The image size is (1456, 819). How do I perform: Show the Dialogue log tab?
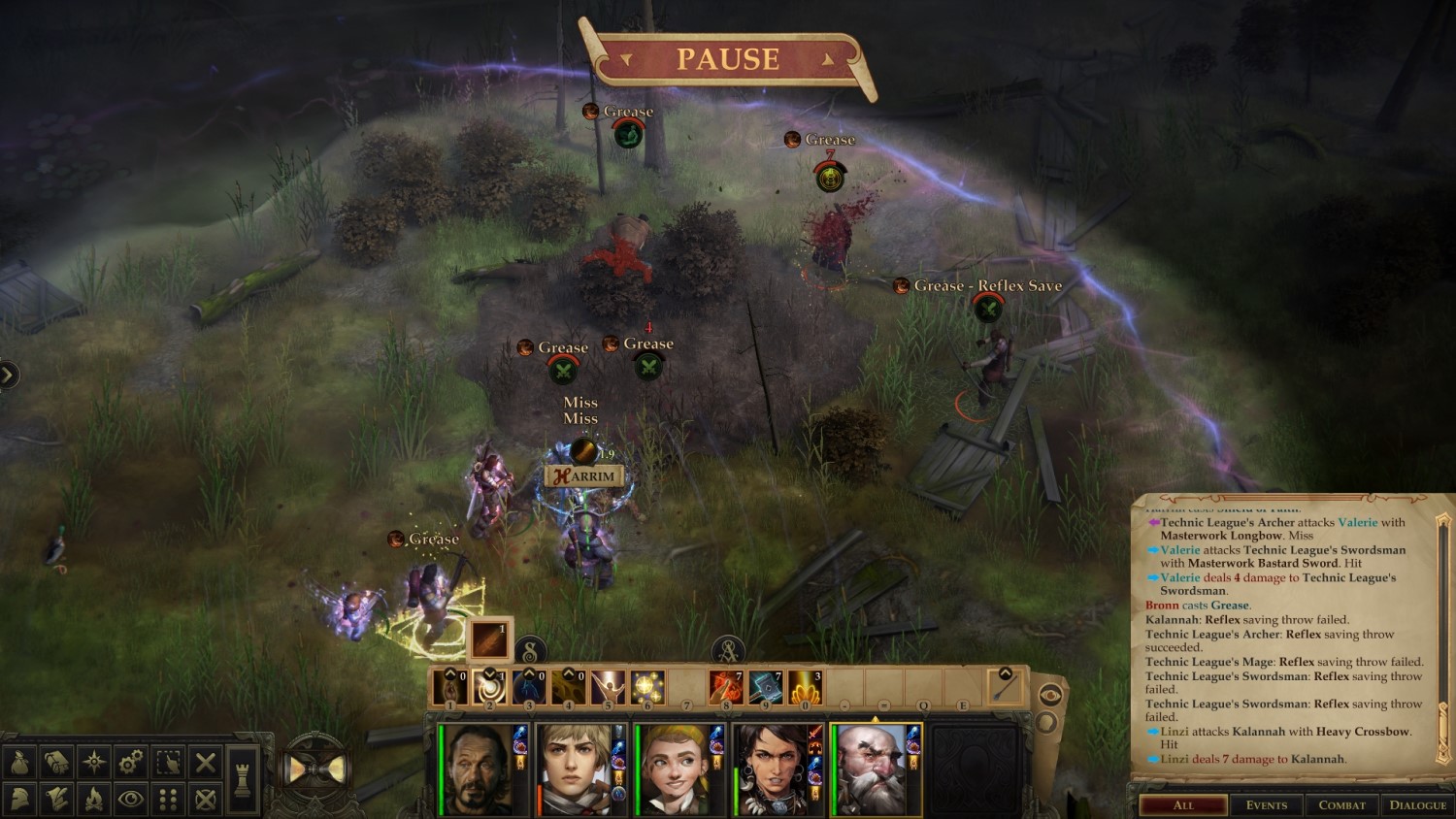[1417, 805]
